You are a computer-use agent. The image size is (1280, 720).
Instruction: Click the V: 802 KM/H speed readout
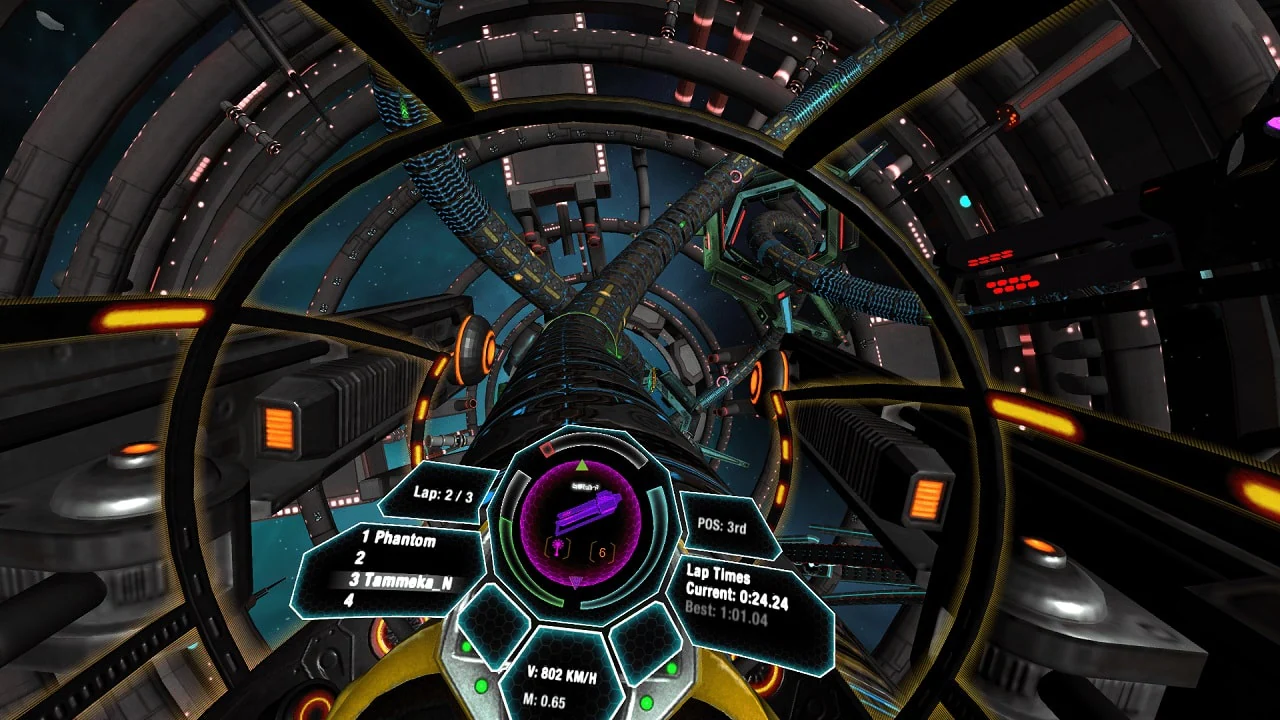[x=560, y=674]
